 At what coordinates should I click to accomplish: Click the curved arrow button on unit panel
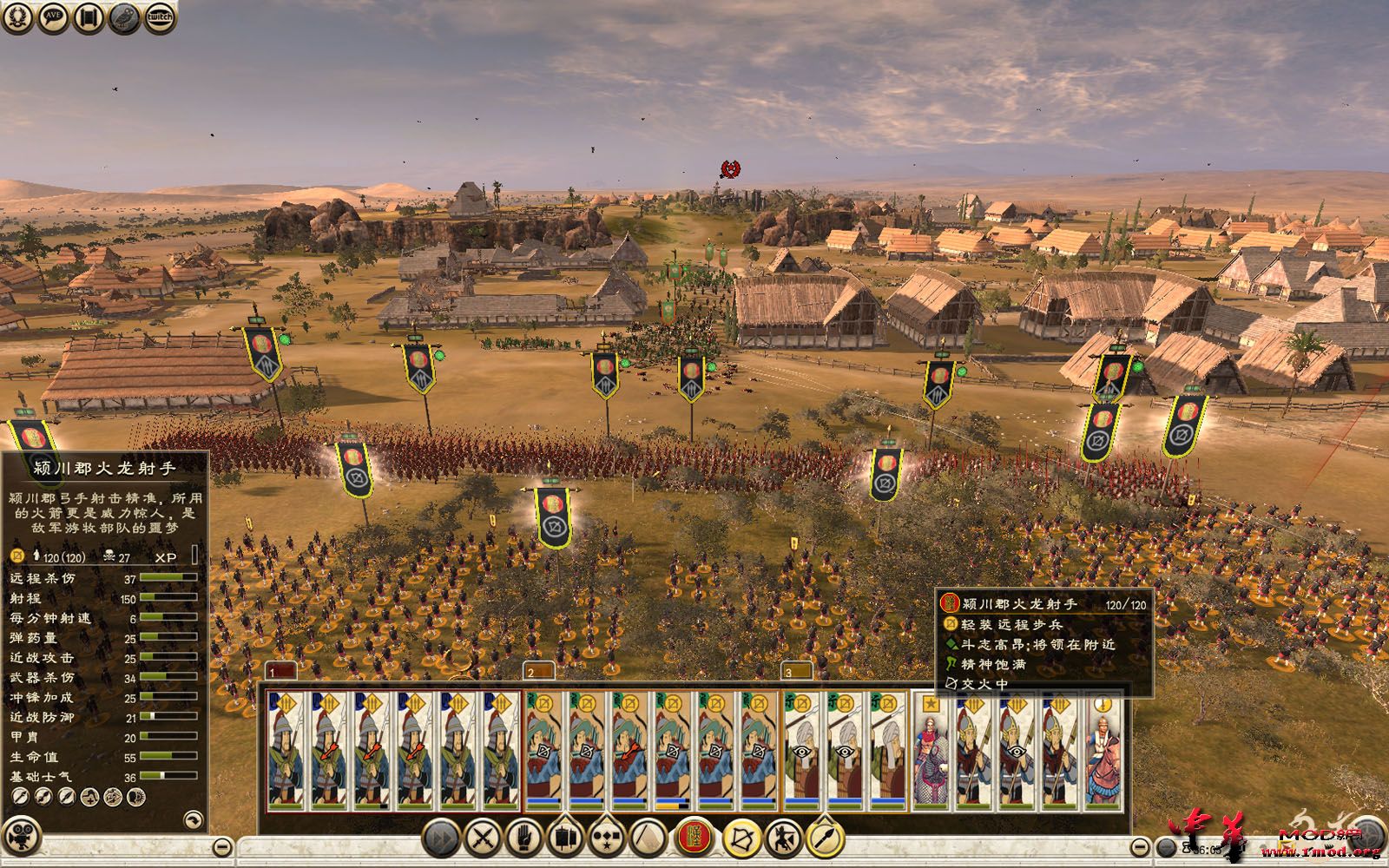point(193,819)
